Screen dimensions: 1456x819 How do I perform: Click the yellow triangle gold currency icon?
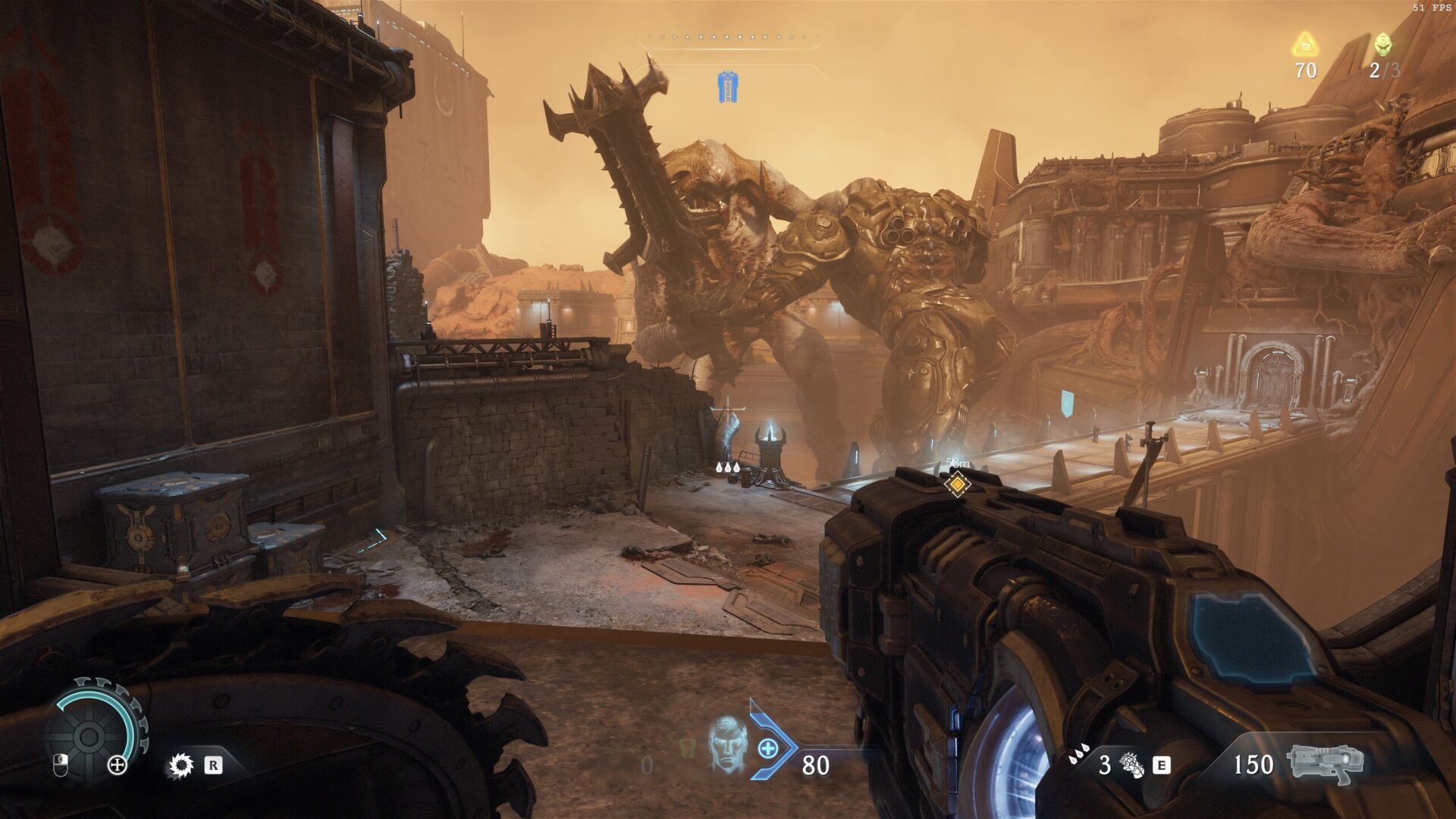pos(1305,45)
